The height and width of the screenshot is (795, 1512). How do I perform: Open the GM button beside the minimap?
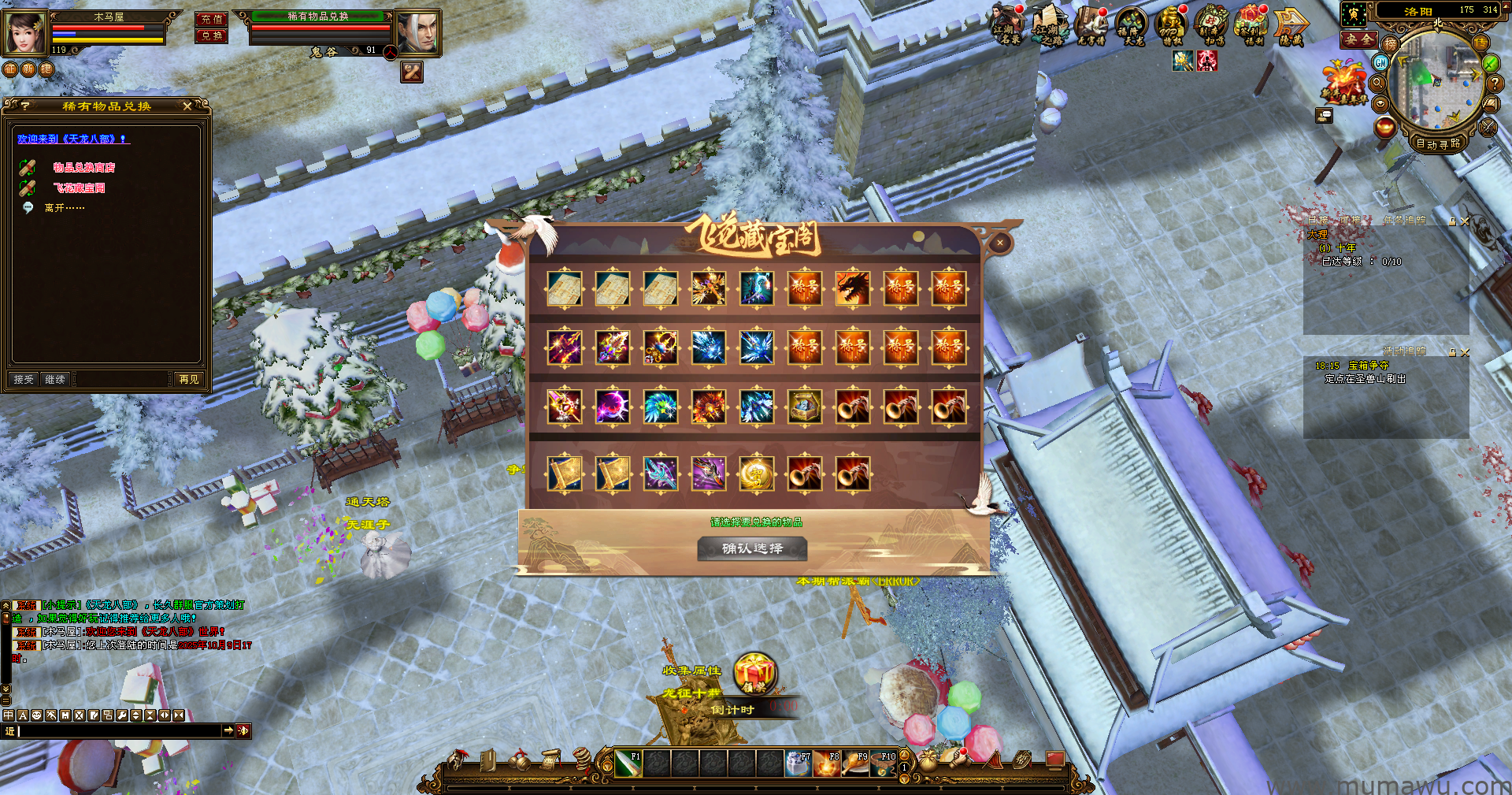[x=1380, y=62]
